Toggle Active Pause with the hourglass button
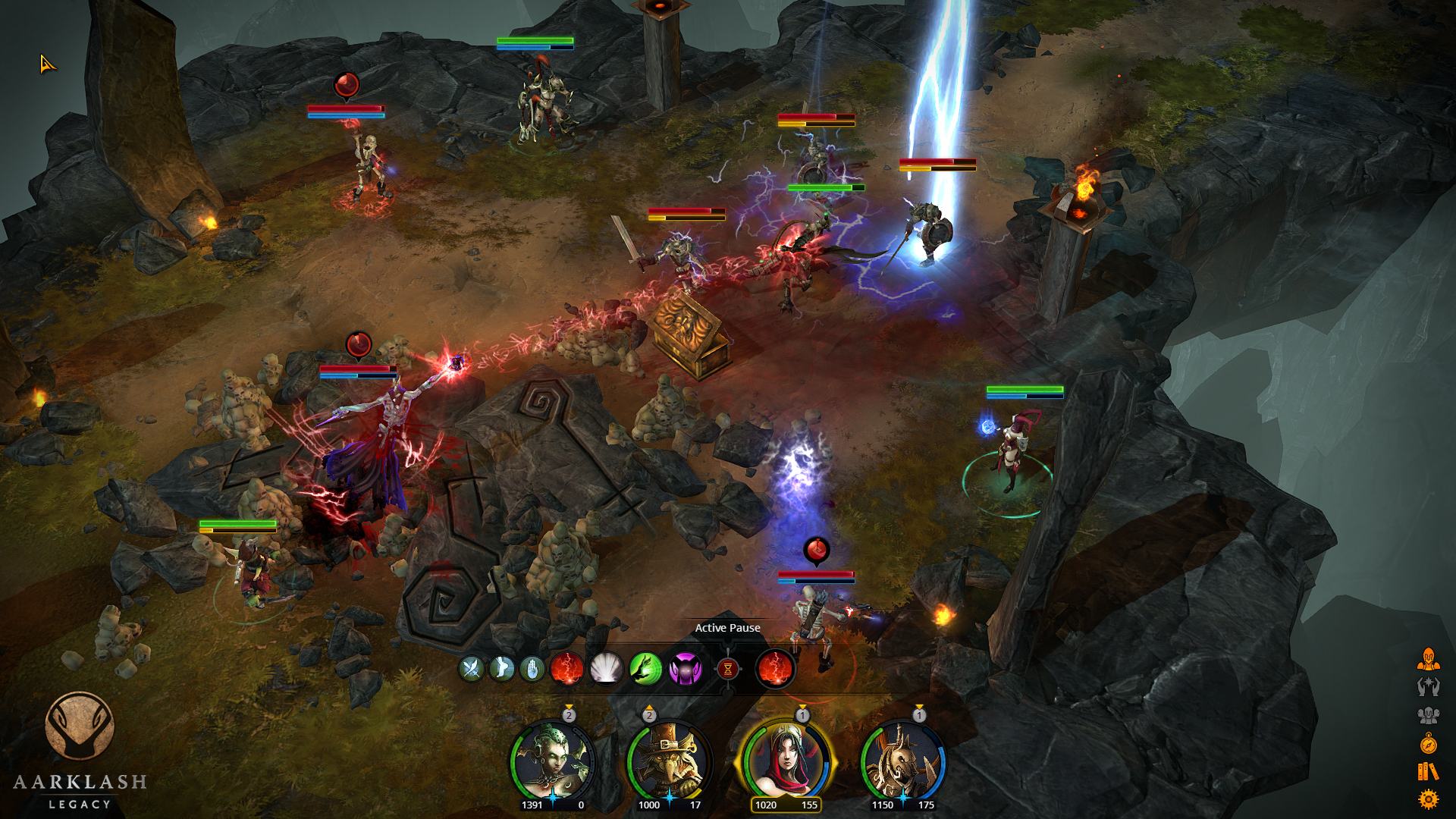The width and height of the screenshot is (1456, 819). [x=728, y=669]
